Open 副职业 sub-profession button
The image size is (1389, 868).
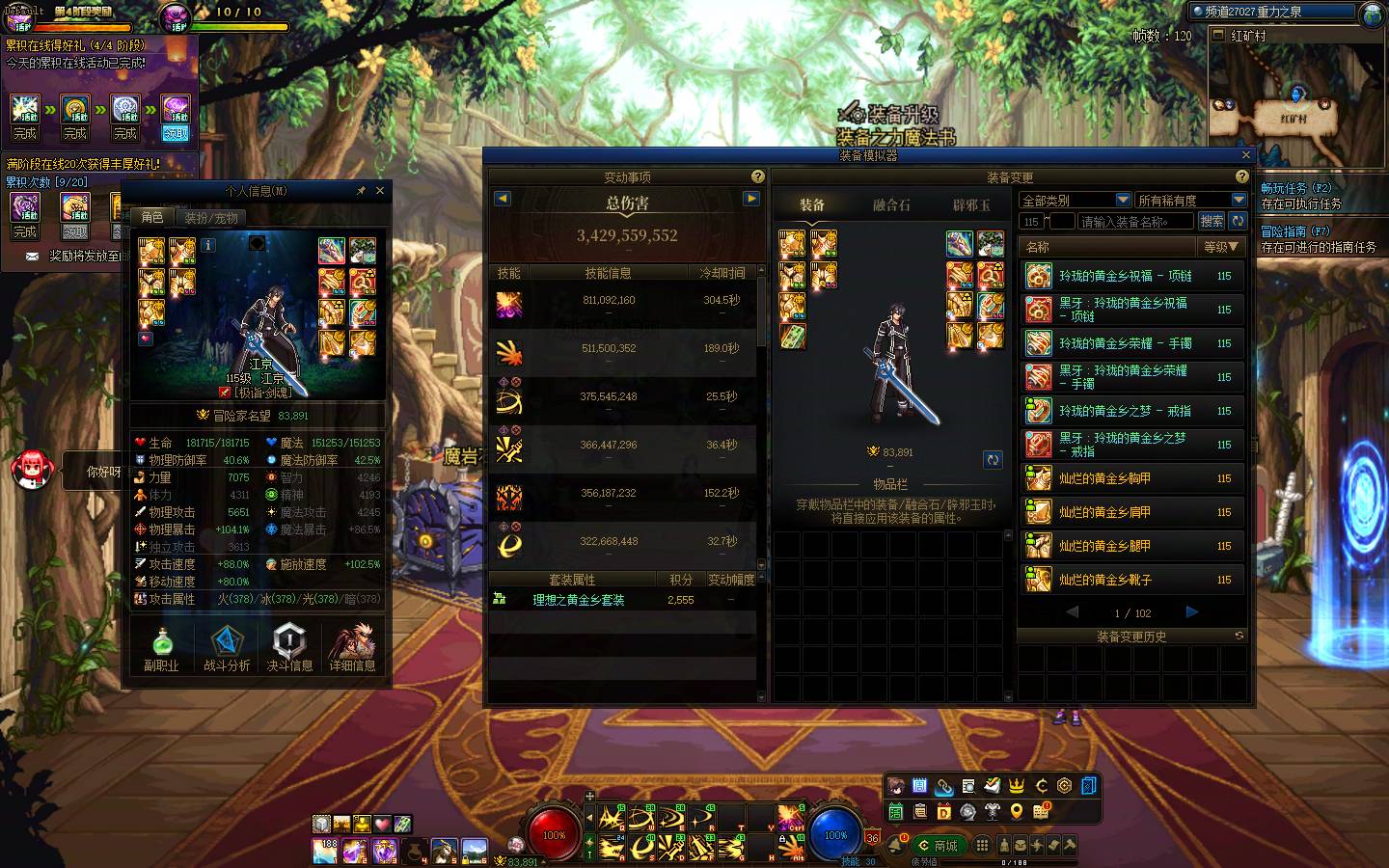tap(161, 648)
